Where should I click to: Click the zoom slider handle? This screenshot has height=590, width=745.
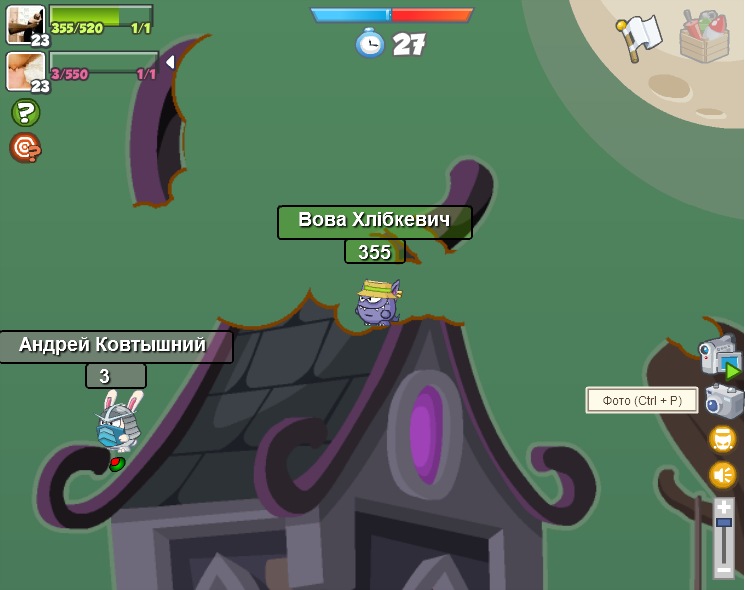point(723,522)
